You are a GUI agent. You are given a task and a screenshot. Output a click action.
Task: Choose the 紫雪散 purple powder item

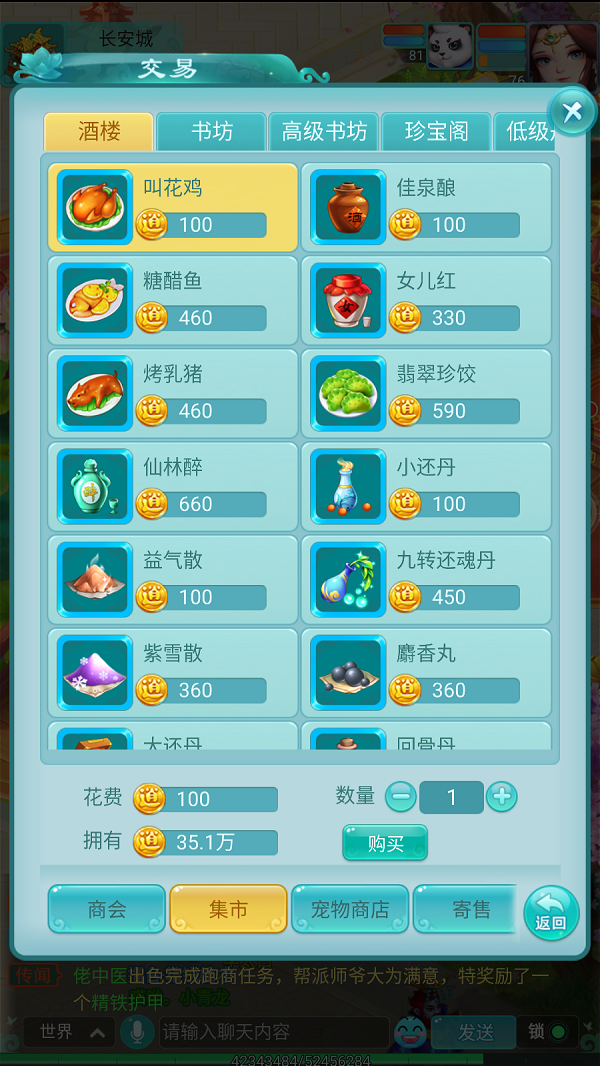pos(173,672)
